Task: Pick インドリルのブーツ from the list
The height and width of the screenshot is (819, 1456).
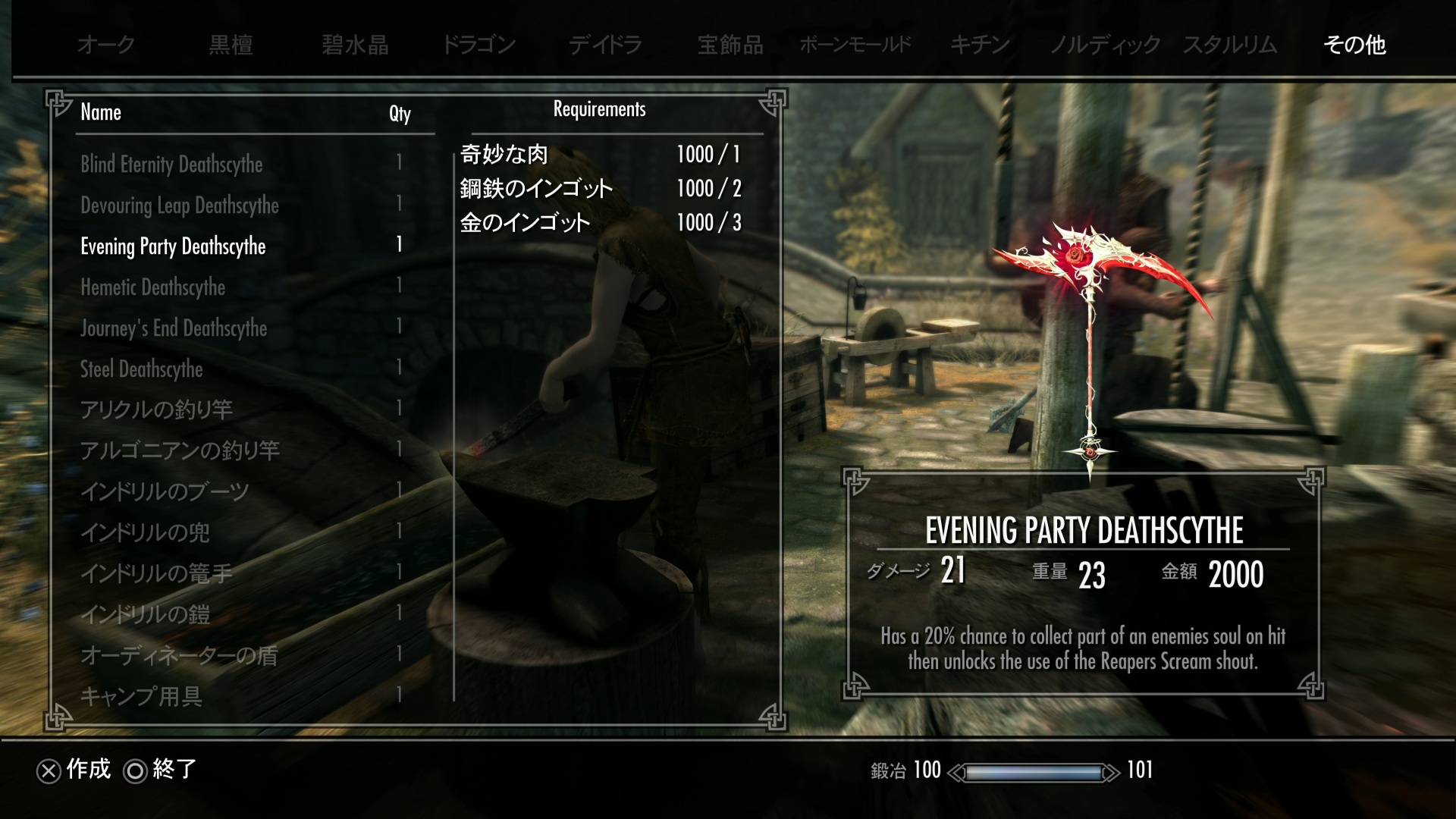Action: coord(165,491)
